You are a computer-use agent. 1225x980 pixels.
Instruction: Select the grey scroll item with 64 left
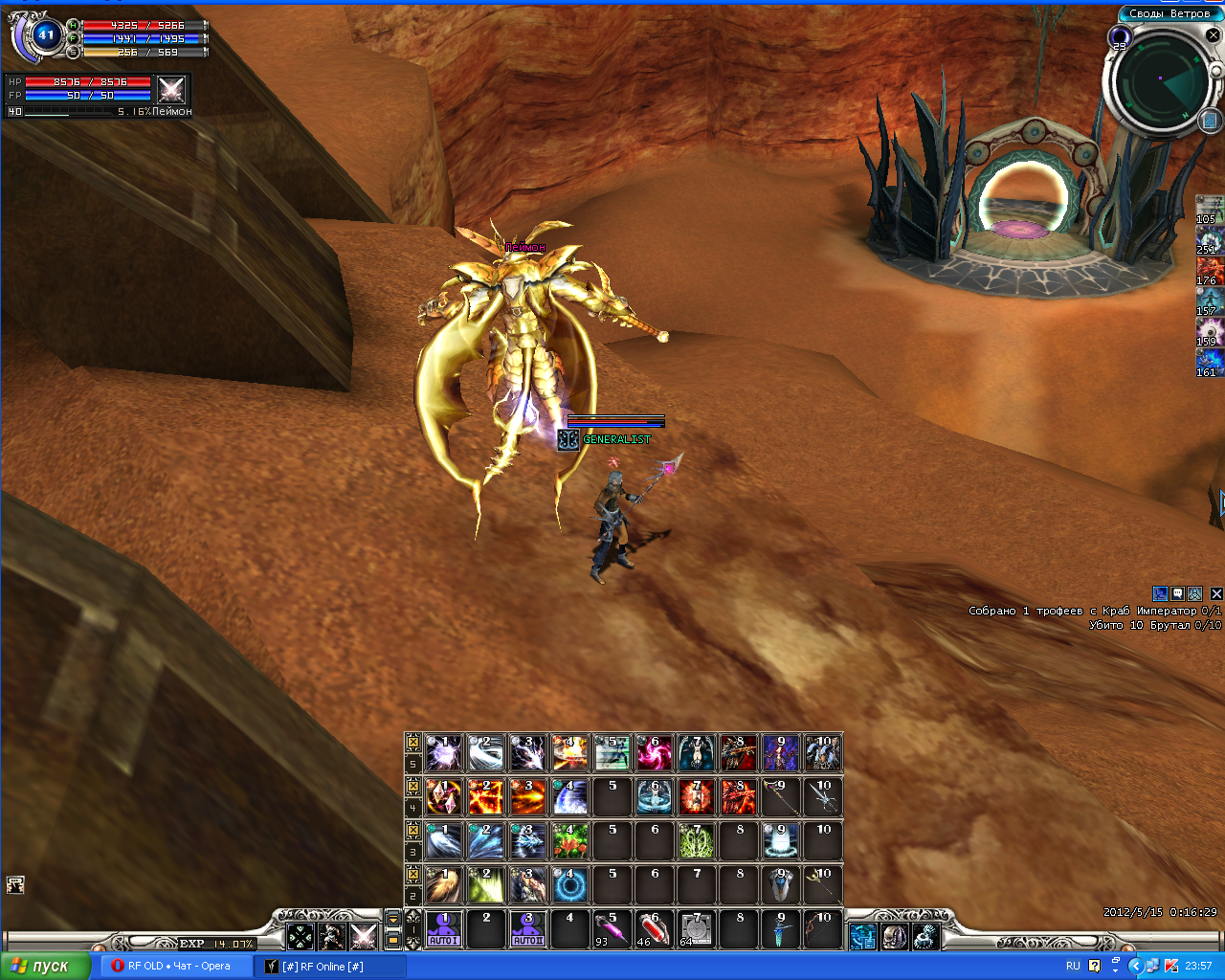pos(696,928)
